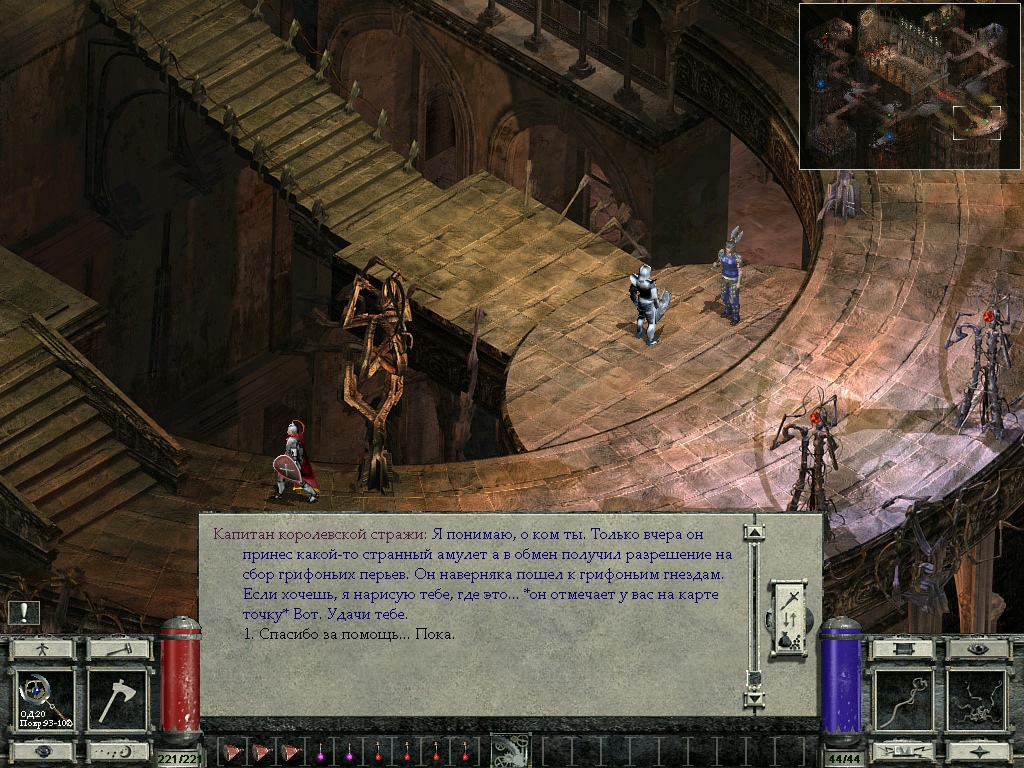This screenshot has width=1024, height=768.
Task: Activate the whip-like spell slot
Action: click(903, 700)
